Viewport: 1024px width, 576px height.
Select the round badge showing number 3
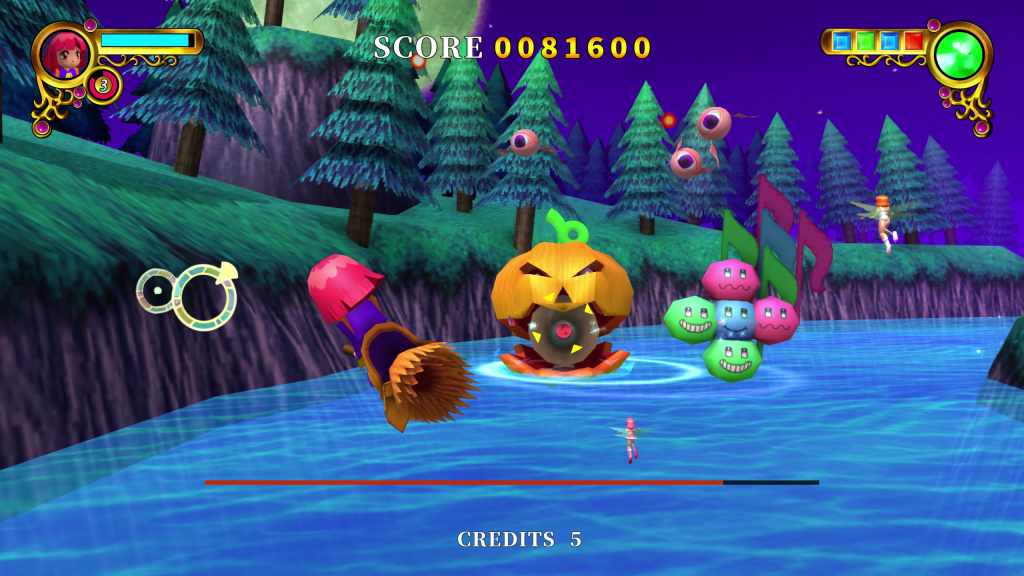[x=102, y=86]
